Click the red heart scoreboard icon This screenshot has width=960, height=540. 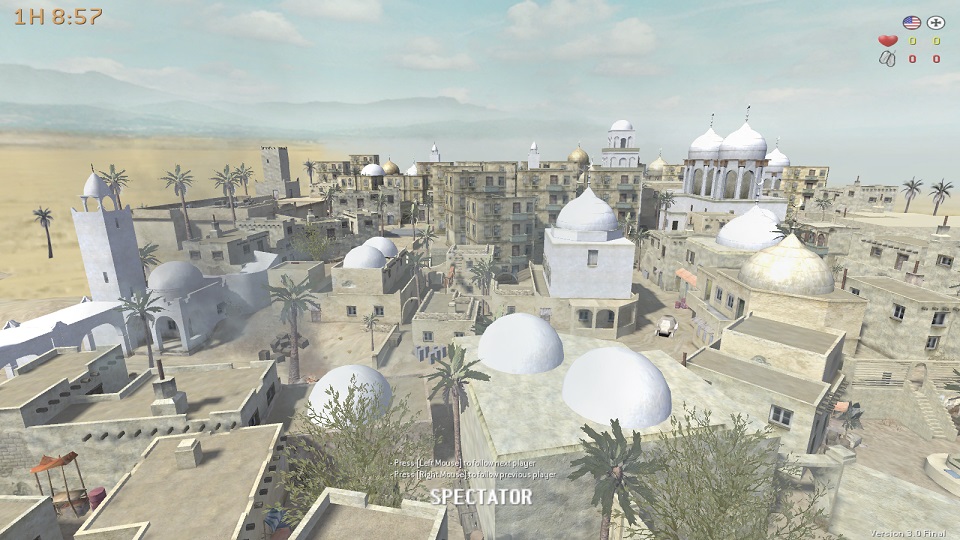887,41
